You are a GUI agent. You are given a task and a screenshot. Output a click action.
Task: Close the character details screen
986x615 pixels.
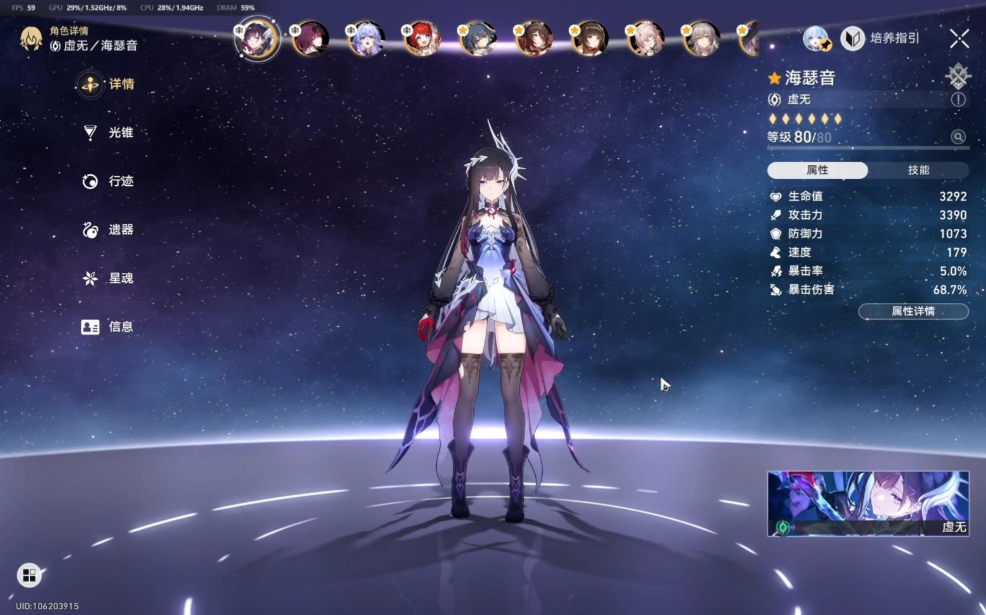[959, 39]
